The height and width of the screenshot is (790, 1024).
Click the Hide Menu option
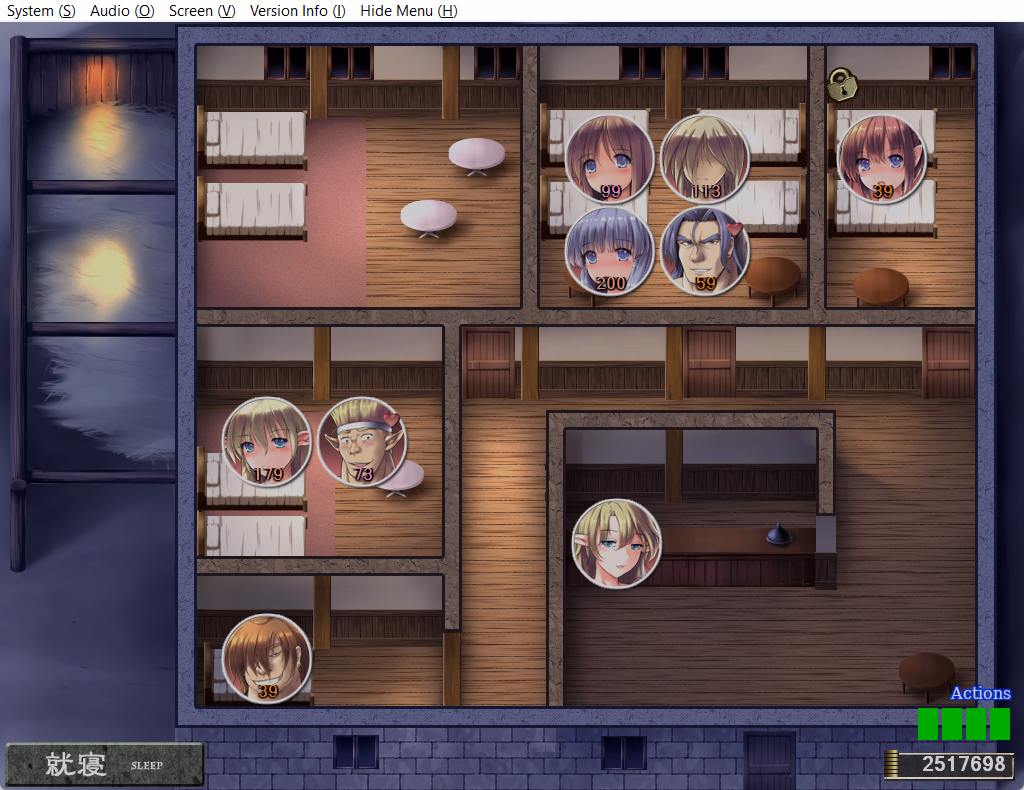click(408, 11)
